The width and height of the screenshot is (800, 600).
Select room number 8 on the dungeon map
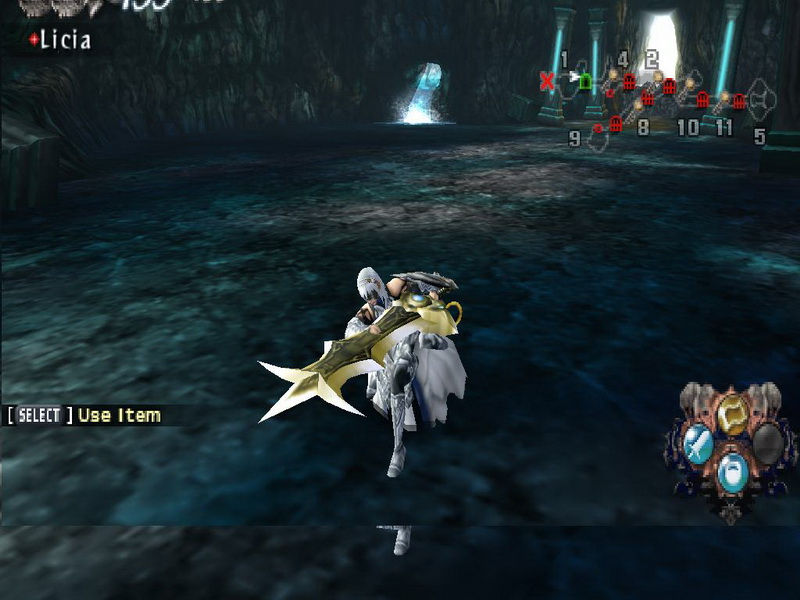point(643,127)
